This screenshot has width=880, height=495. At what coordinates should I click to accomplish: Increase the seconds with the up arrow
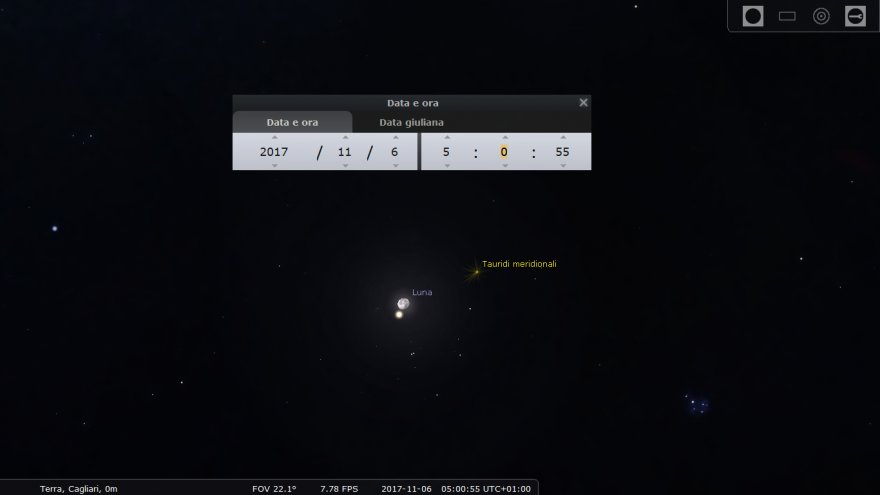pos(562,137)
